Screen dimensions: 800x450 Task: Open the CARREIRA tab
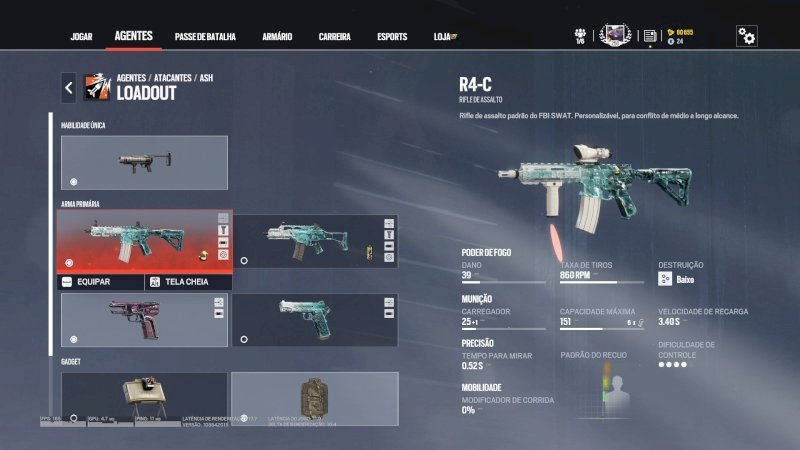[334, 37]
